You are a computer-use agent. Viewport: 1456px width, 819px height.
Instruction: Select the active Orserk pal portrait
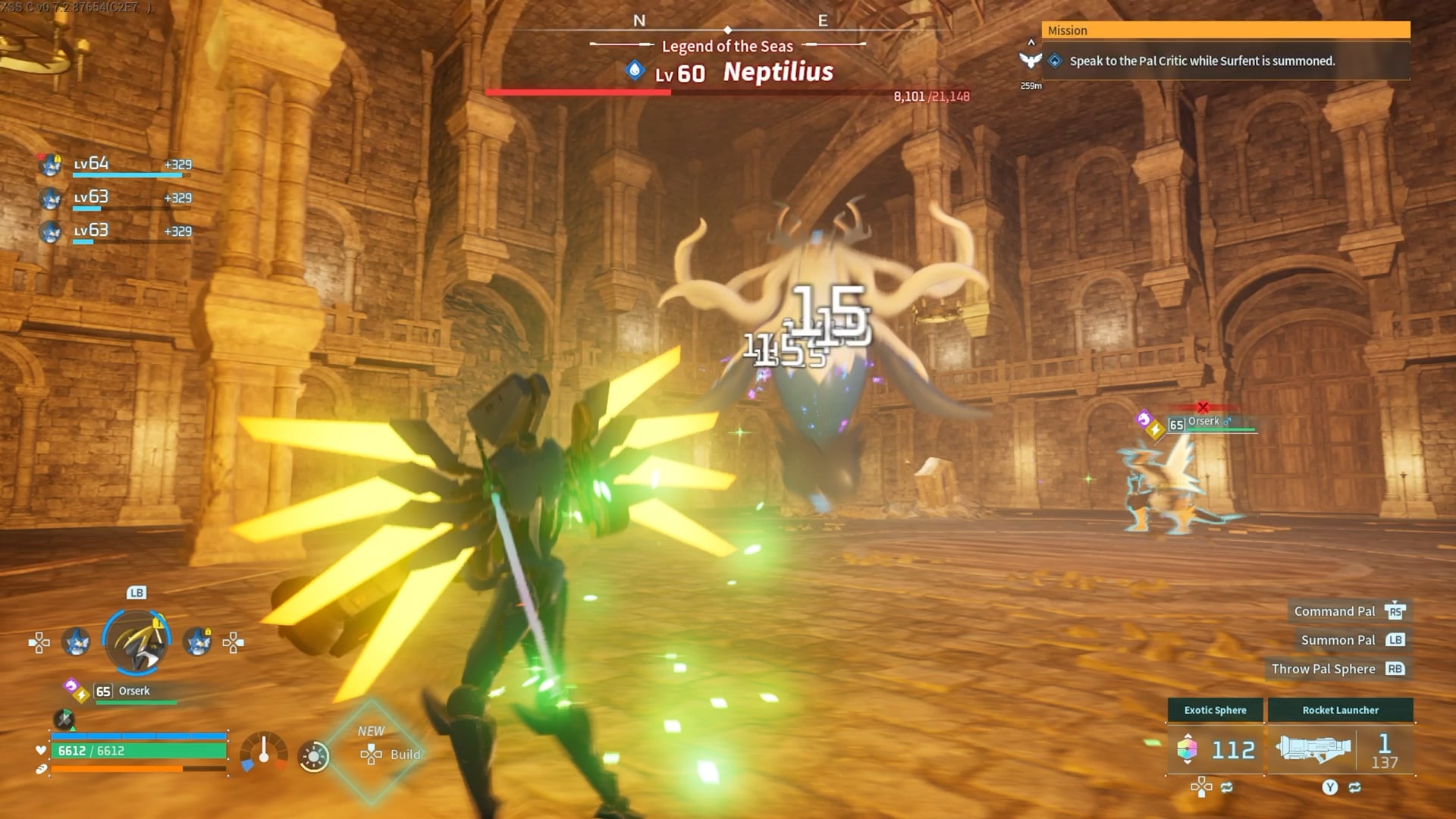tap(136, 642)
